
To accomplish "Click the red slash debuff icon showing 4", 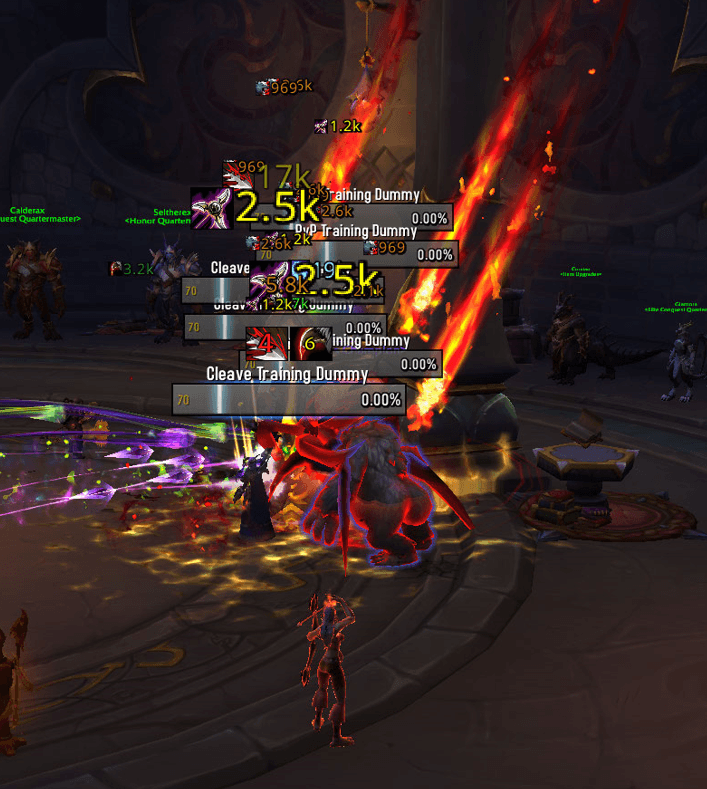I will click(x=266, y=344).
